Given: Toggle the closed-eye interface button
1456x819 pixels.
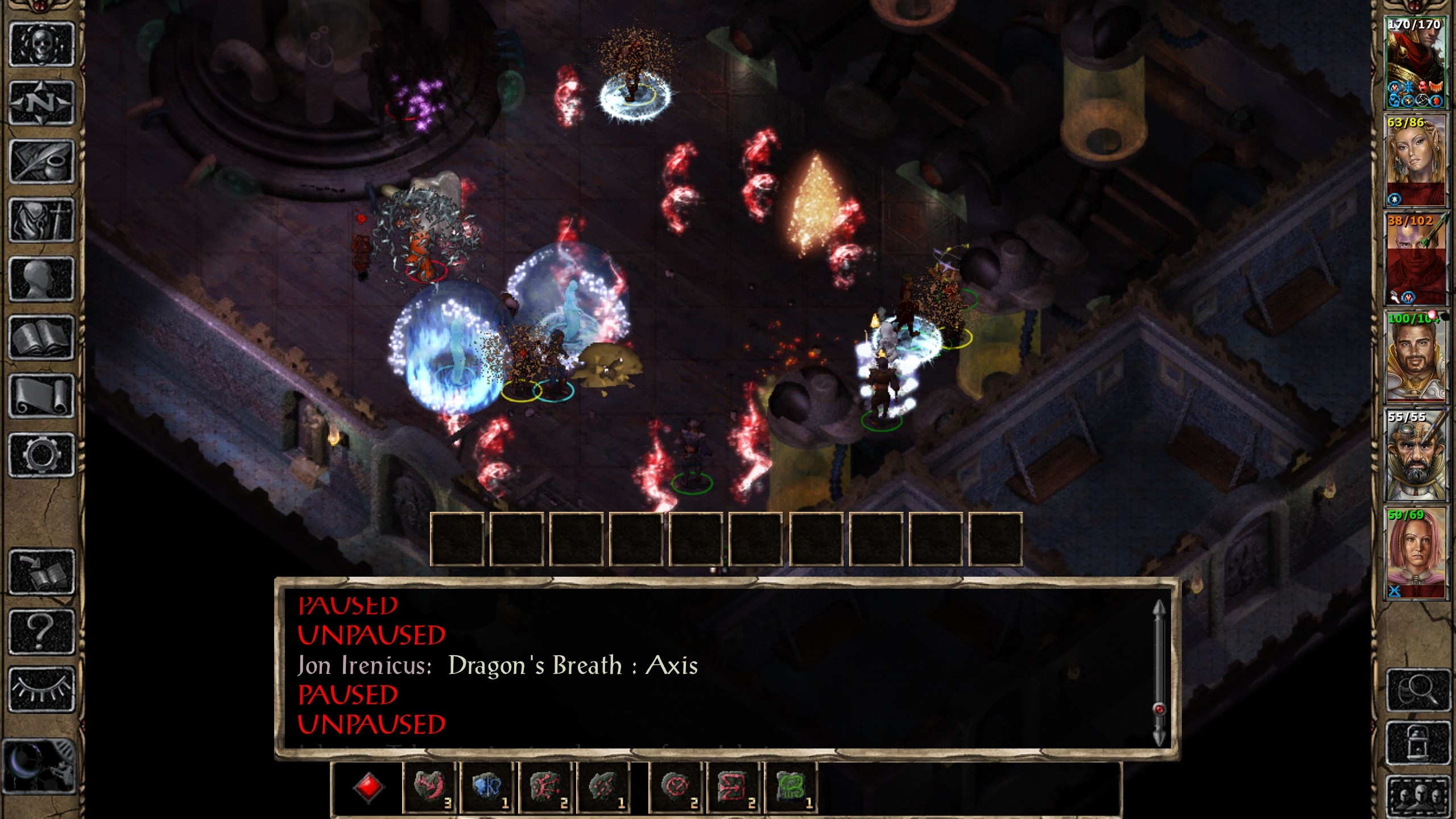Looking at the screenshot, I should 42,689.
